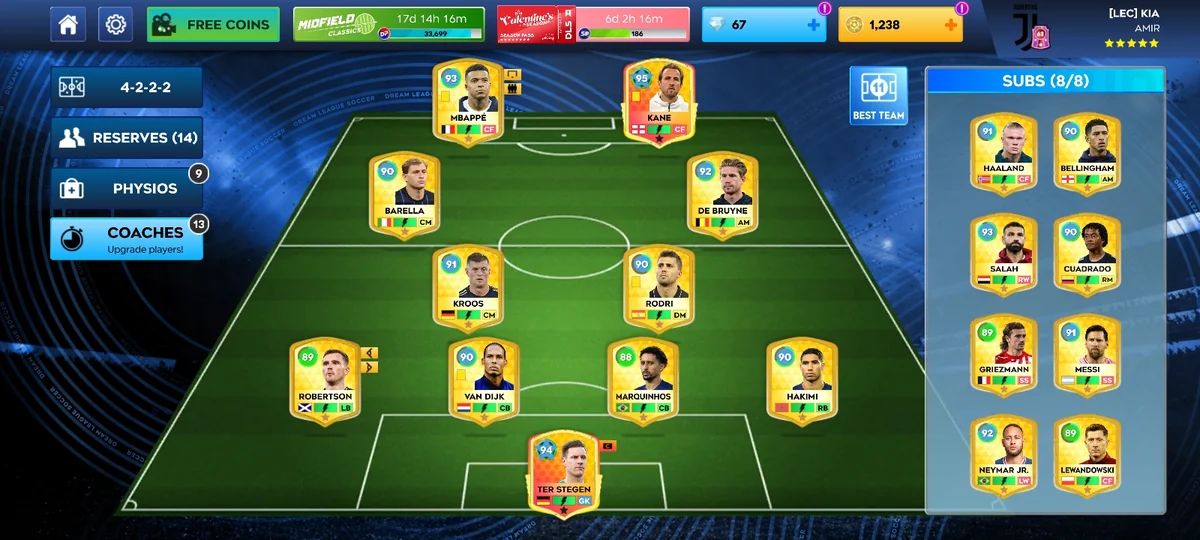Open the Reserves list
This screenshot has height=540, width=1200.
click(x=127, y=138)
